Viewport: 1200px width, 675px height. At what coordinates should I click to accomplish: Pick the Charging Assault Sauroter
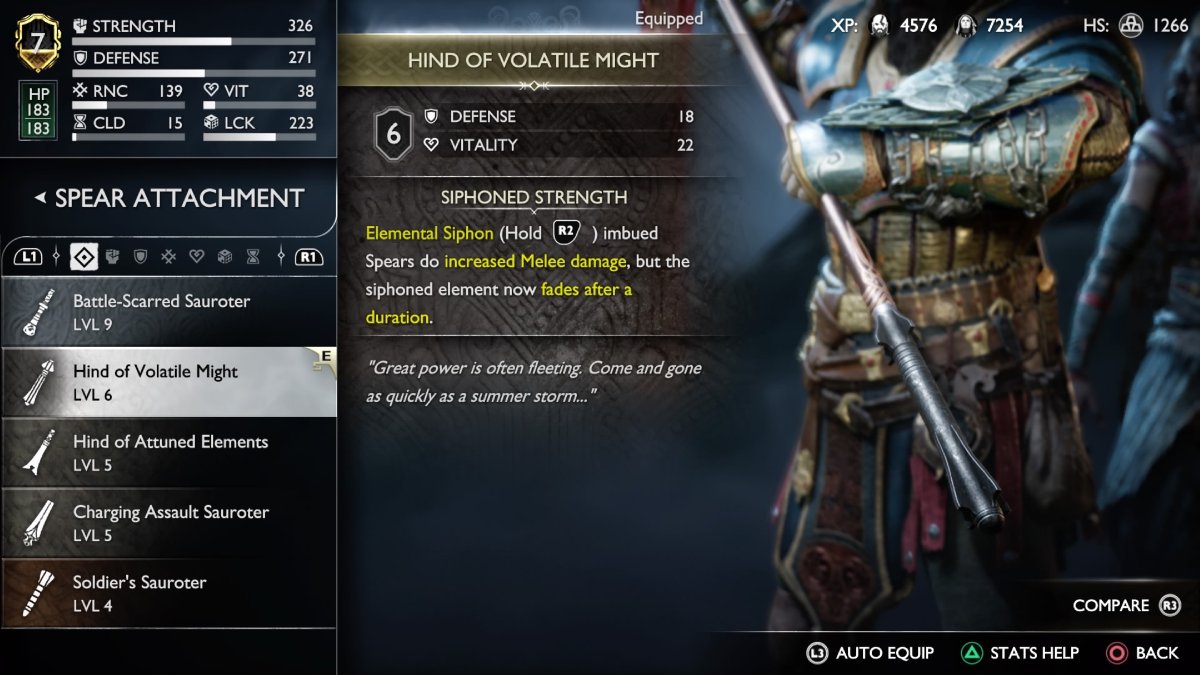click(x=168, y=522)
